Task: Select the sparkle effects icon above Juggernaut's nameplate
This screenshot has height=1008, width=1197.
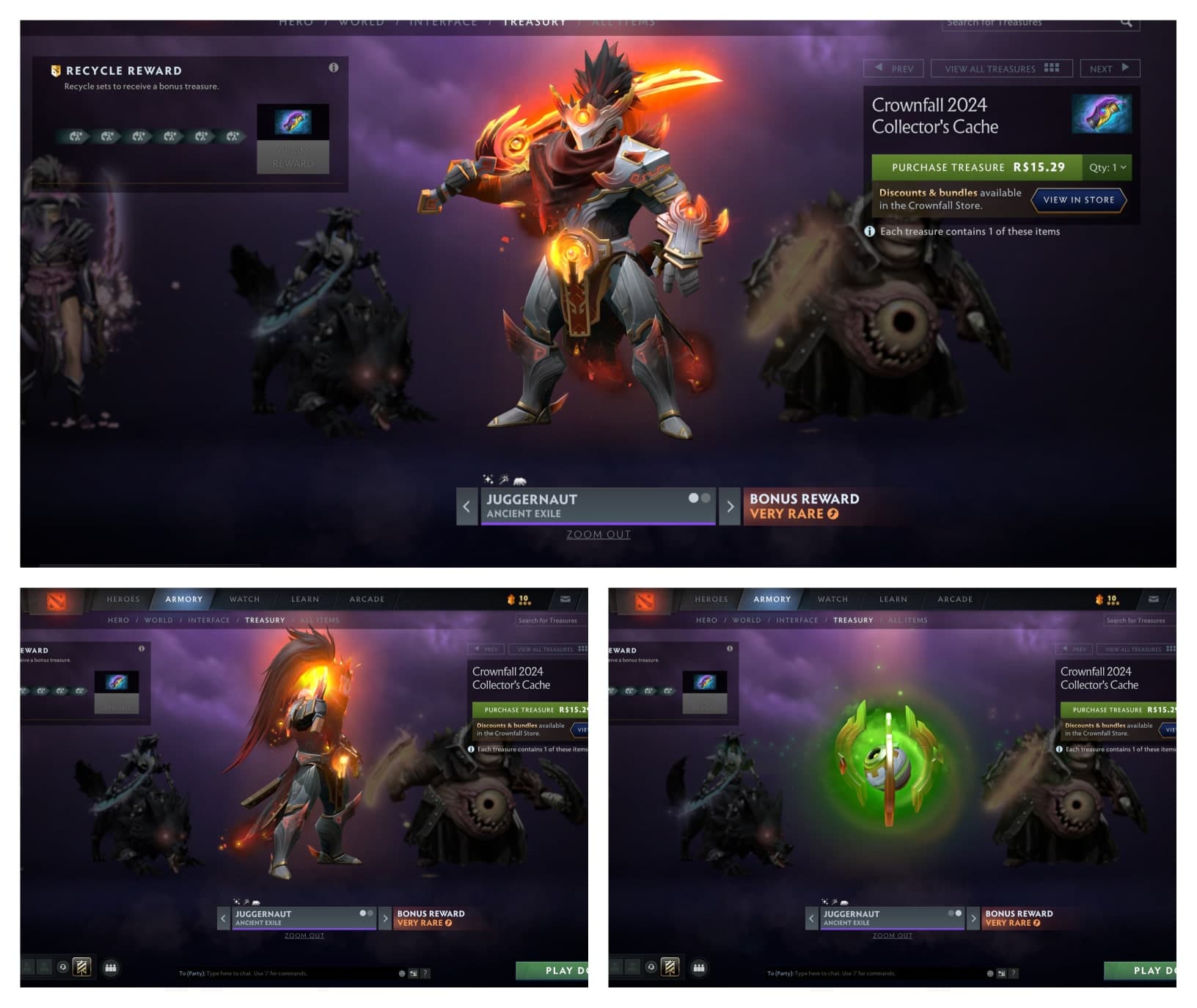Action: tap(488, 479)
